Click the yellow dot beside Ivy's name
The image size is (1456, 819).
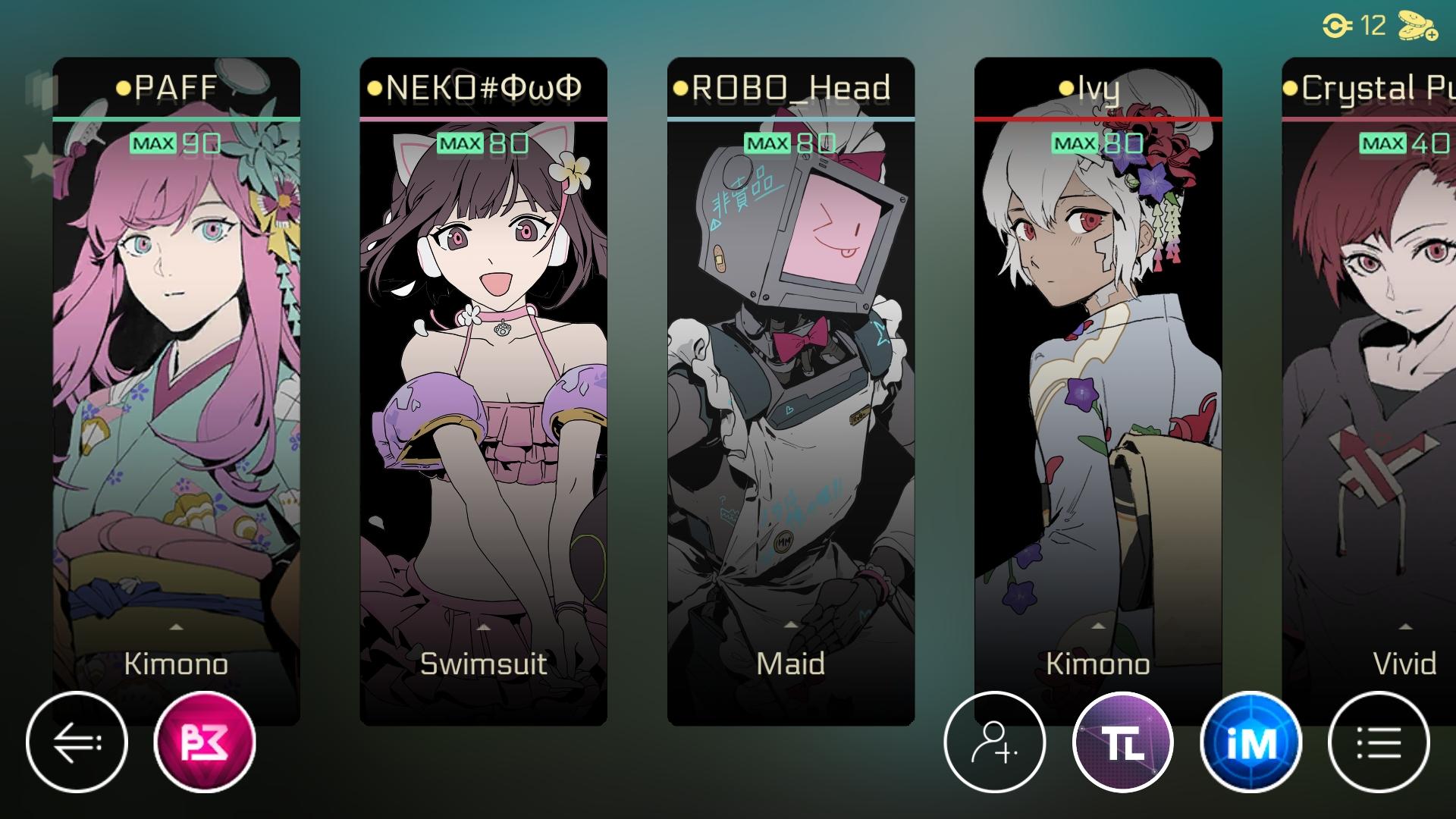coord(1066,88)
